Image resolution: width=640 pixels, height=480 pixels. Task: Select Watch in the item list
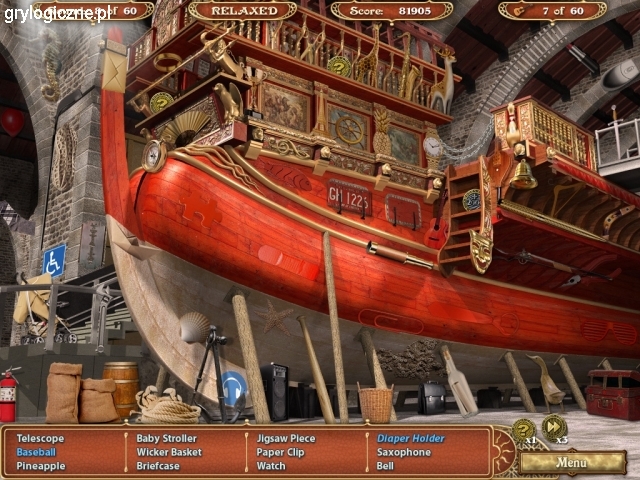click(271, 466)
